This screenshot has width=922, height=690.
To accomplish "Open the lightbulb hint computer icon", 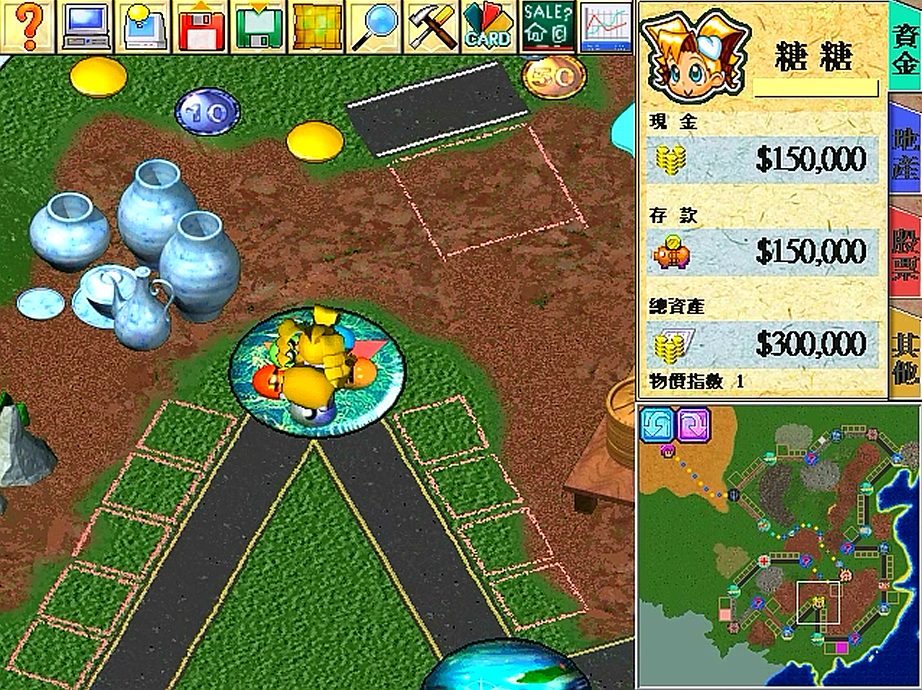I will pos(144,25).
